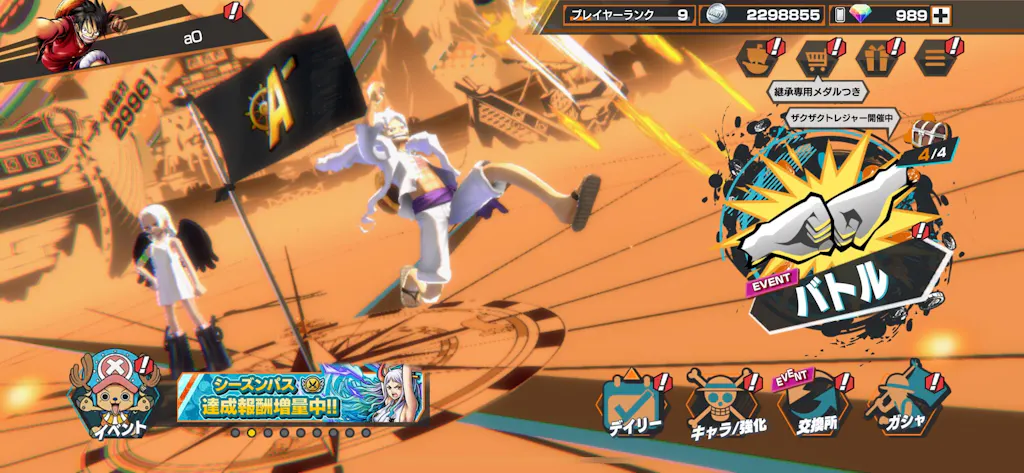This screenshot has height=473, width=1024.
Task: Open the three-line hamburger menu
Action: (x=936, y=58)
